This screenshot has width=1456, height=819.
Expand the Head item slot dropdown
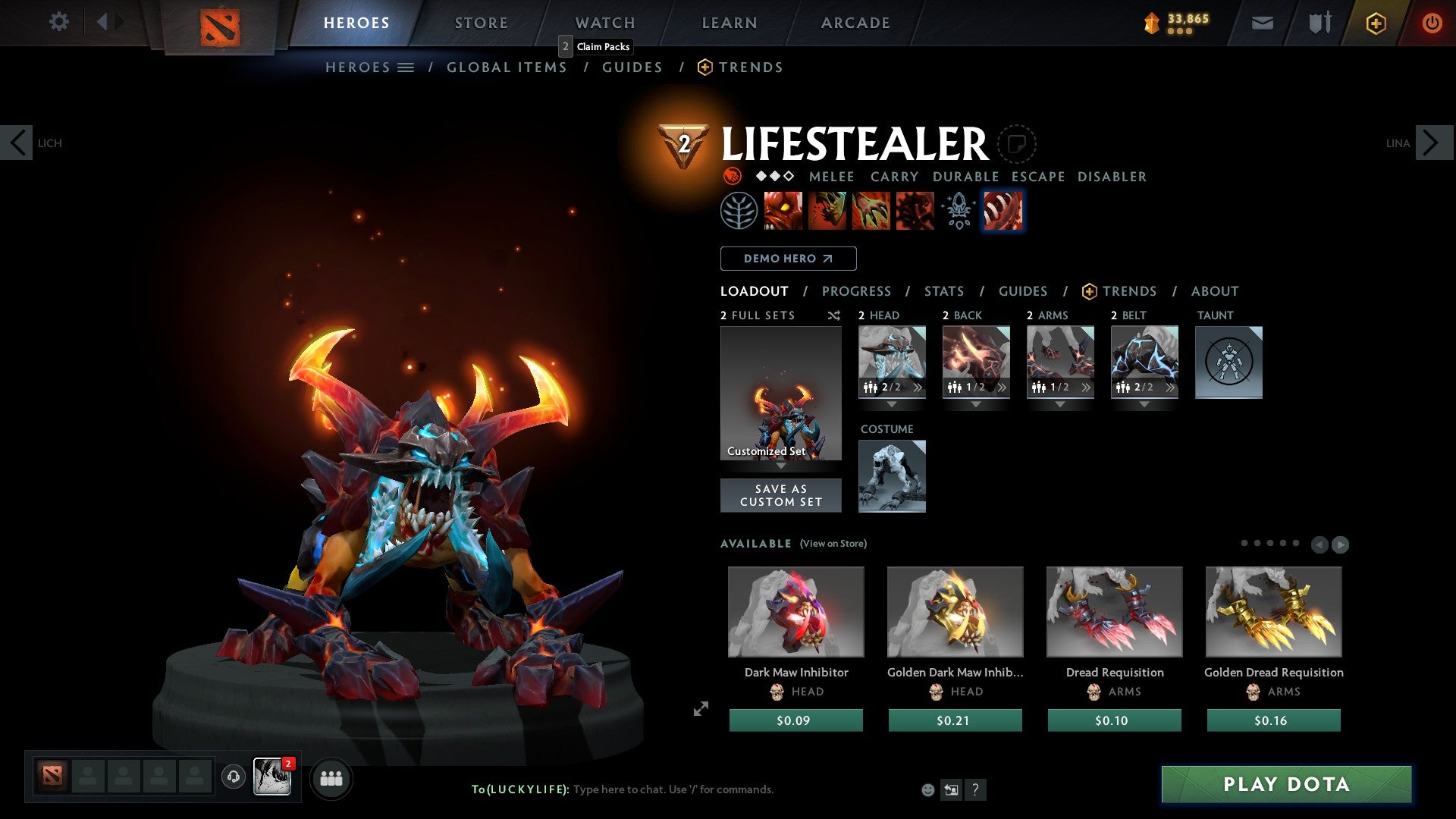(x=893, y=404)
